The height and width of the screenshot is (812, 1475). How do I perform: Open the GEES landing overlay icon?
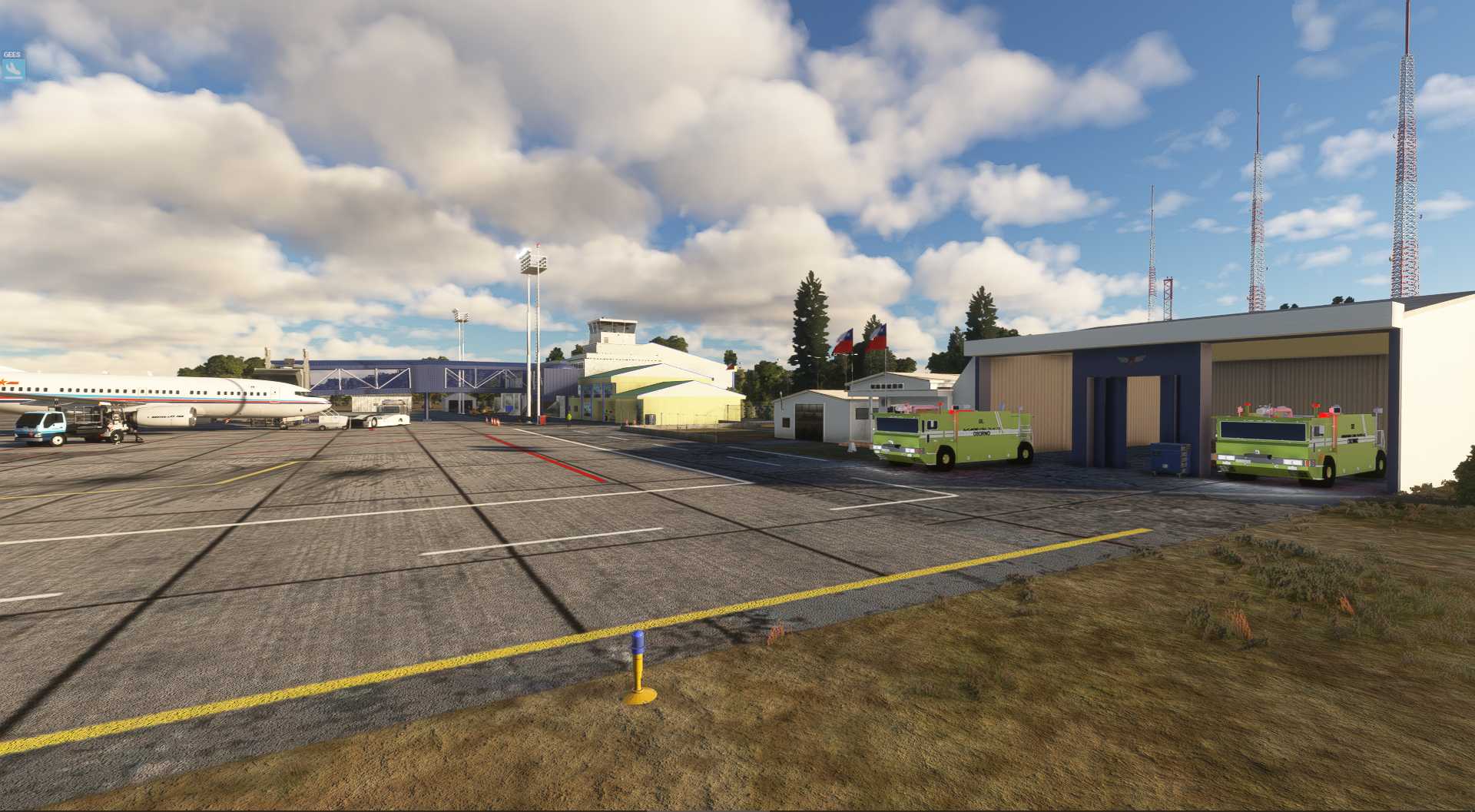tap(13, 68)
